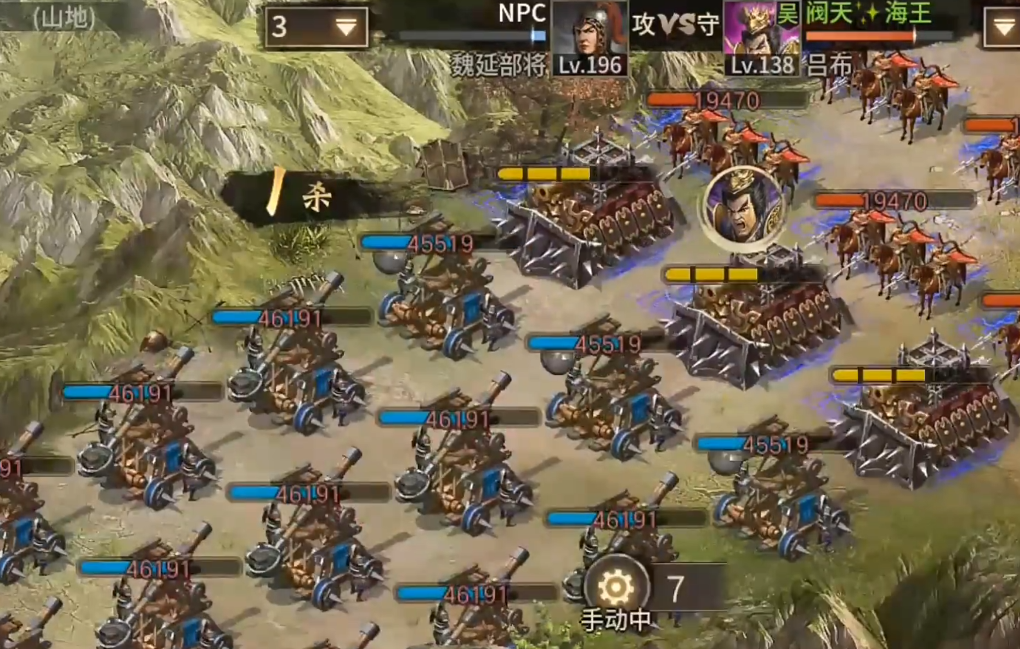Viewport: 1020px width, 649px height.
Task: Open the dropdown showing number 3
Action: pos(316,27)
